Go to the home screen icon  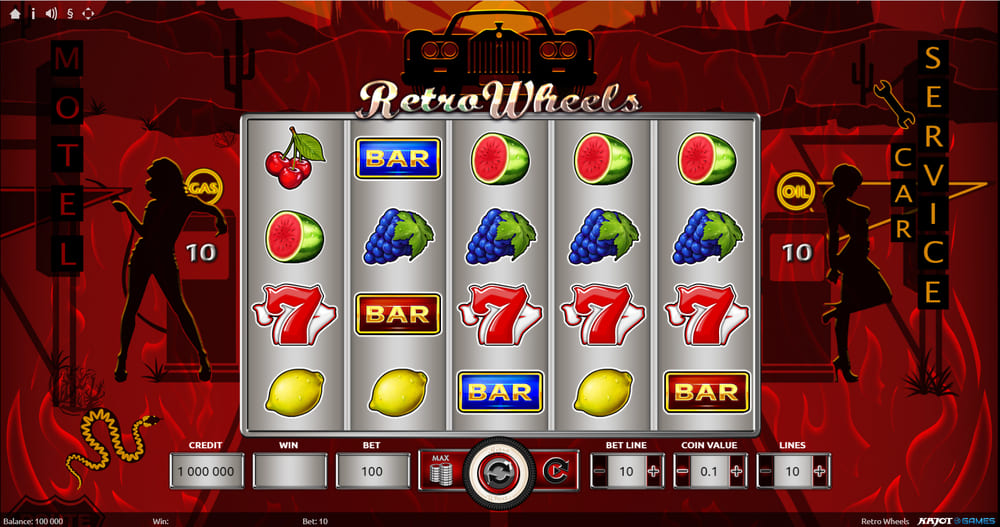pos(13,13)
